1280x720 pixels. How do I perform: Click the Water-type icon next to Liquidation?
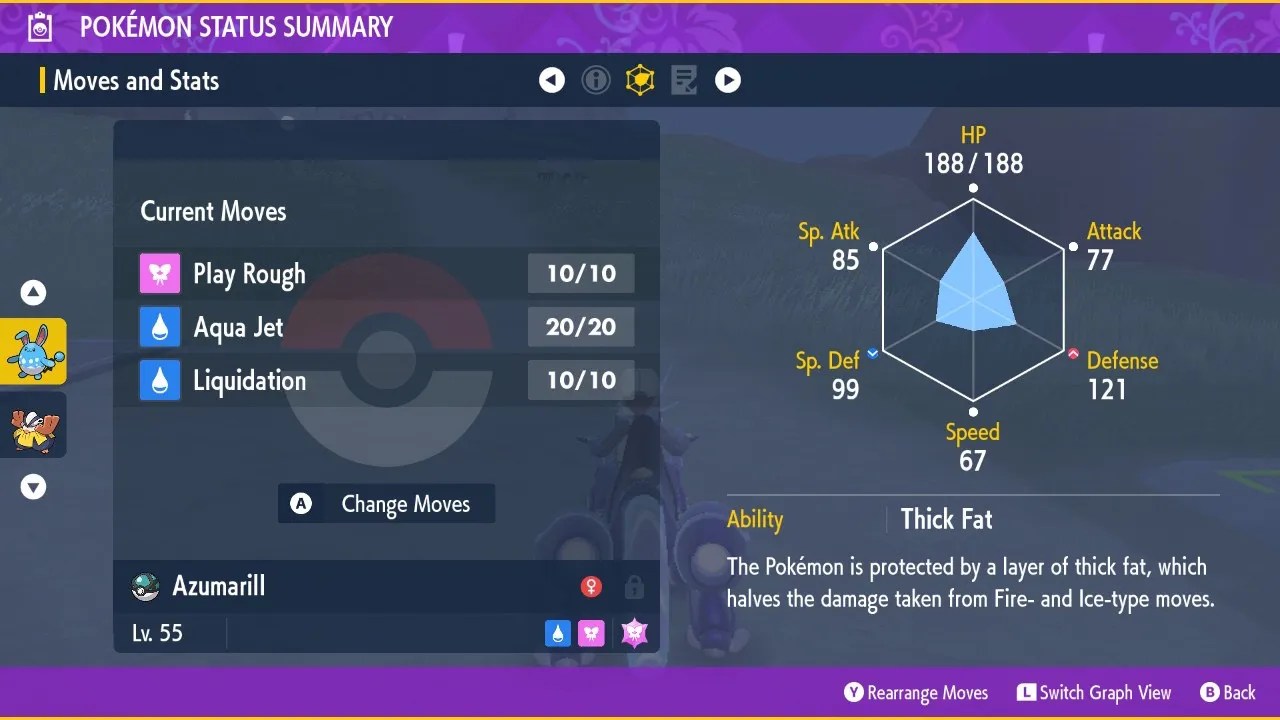(x=161, y=380)
